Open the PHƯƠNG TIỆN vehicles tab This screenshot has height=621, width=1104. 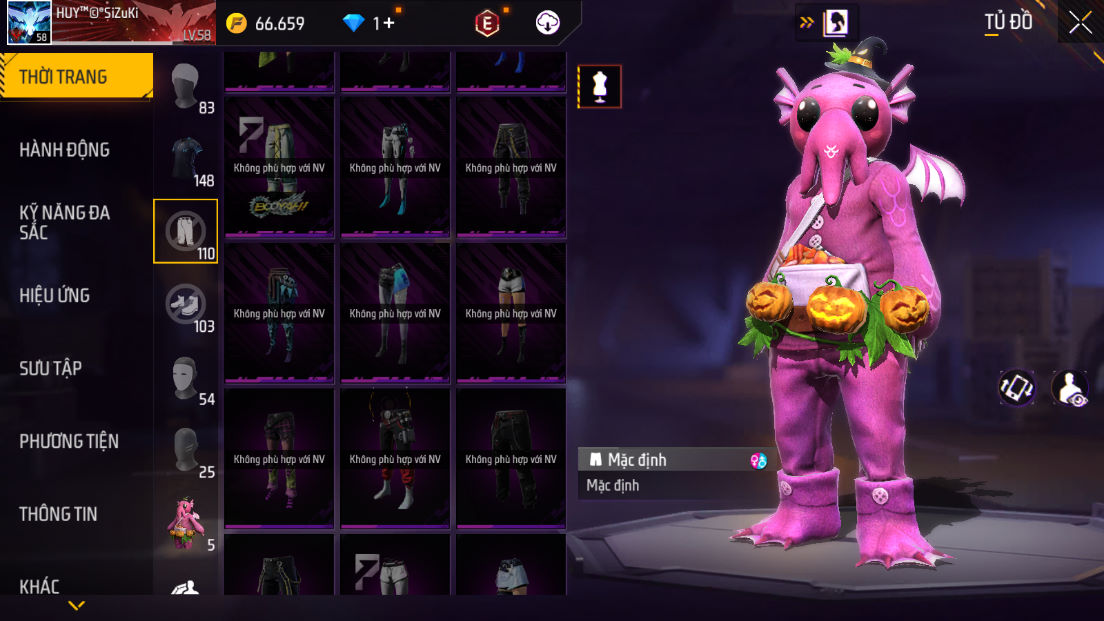click(x=69, y=441)
